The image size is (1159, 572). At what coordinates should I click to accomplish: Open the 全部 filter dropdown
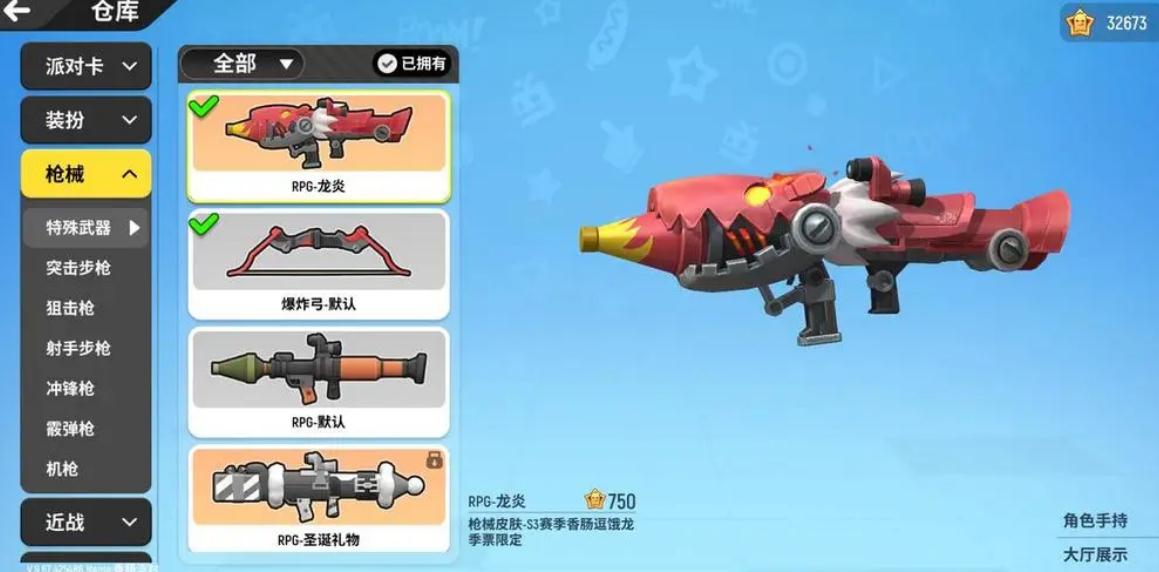coord(242,64)
